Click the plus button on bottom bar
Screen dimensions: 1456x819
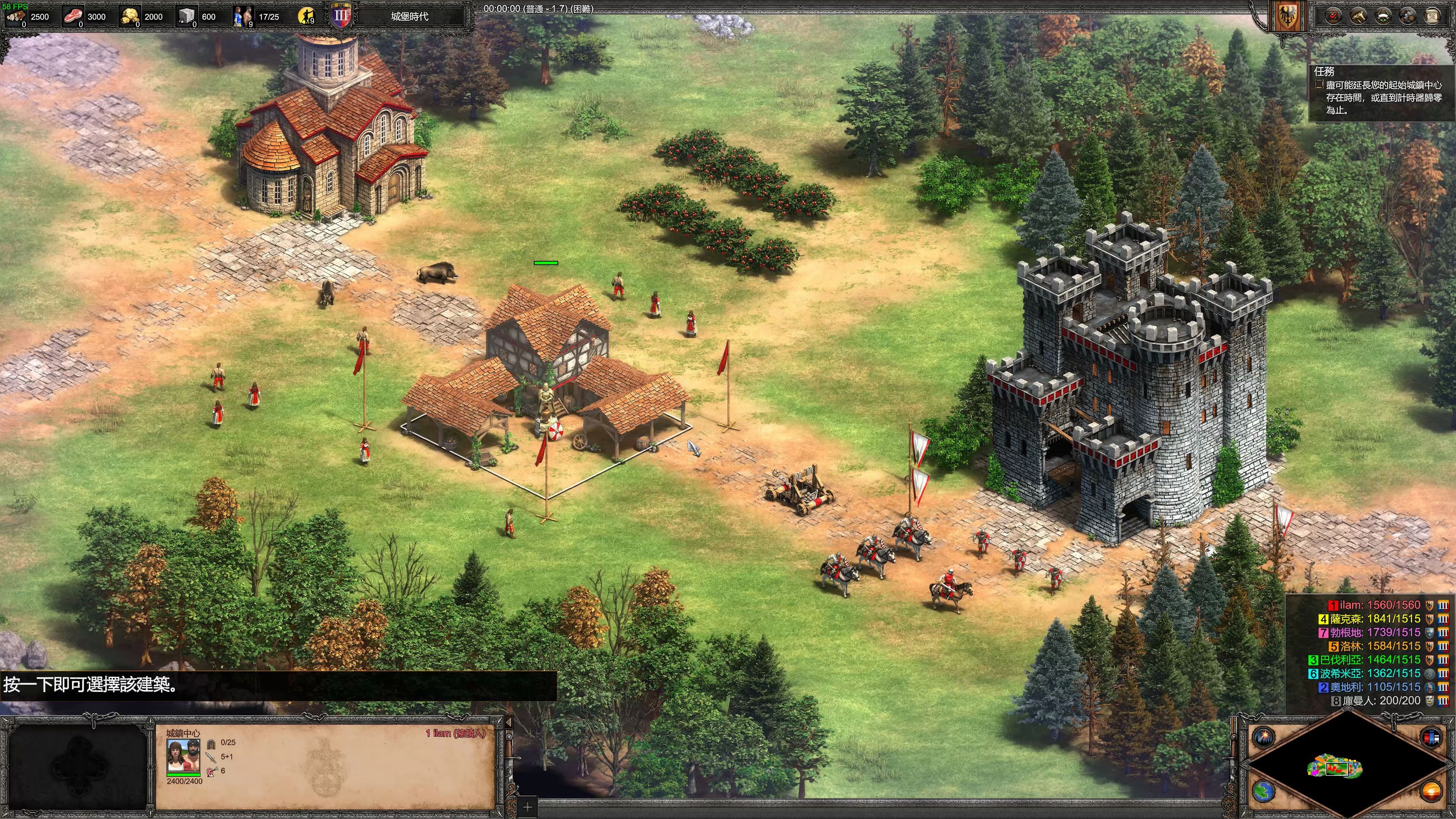527,807
